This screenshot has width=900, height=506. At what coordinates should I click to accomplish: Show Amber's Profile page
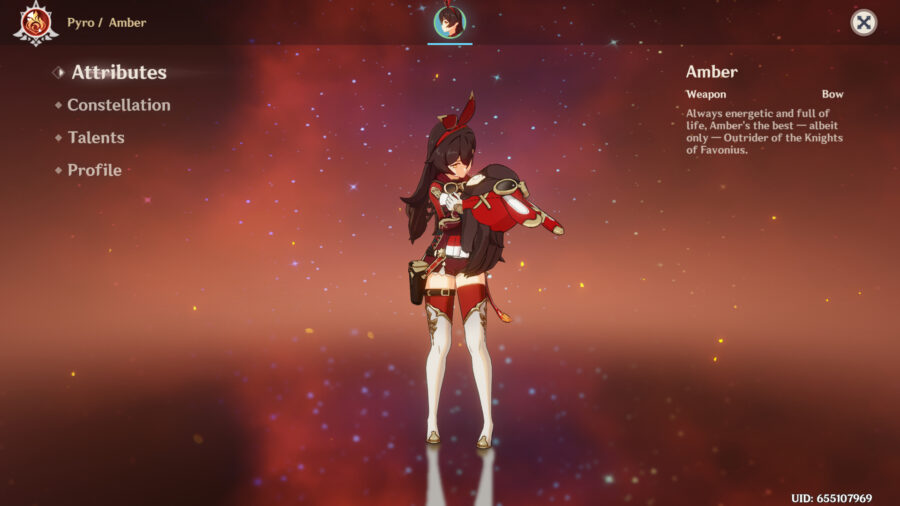(94, 170)
